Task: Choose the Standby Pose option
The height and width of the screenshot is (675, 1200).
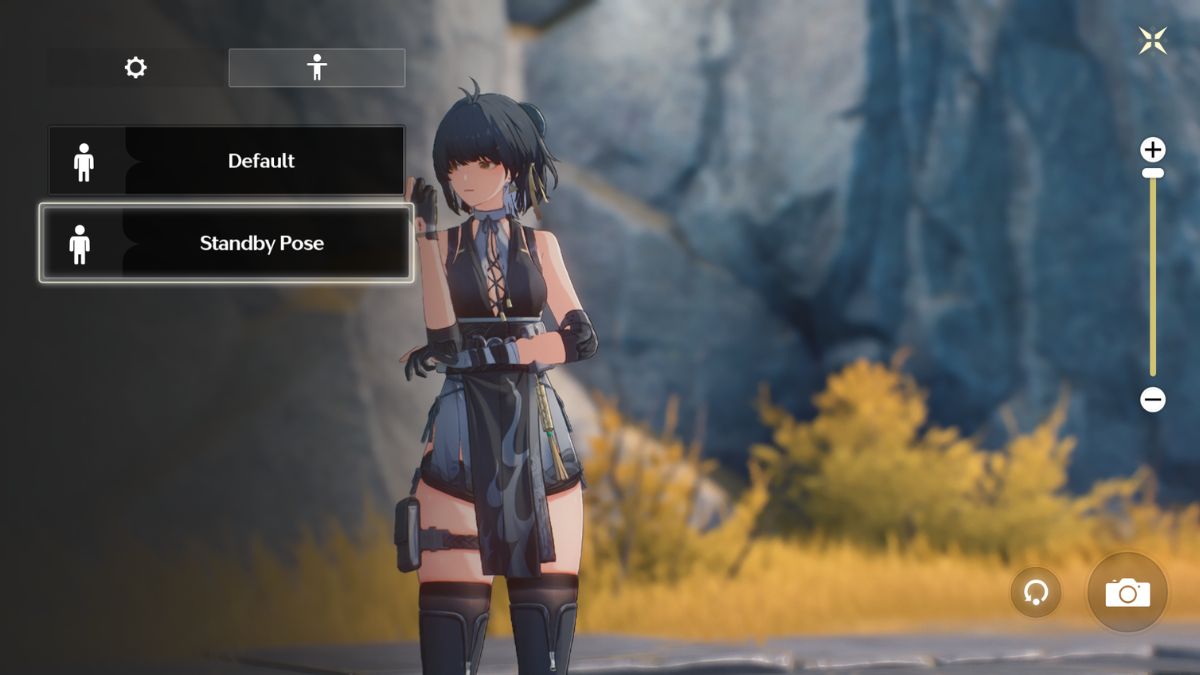Action: click(227, 243)
